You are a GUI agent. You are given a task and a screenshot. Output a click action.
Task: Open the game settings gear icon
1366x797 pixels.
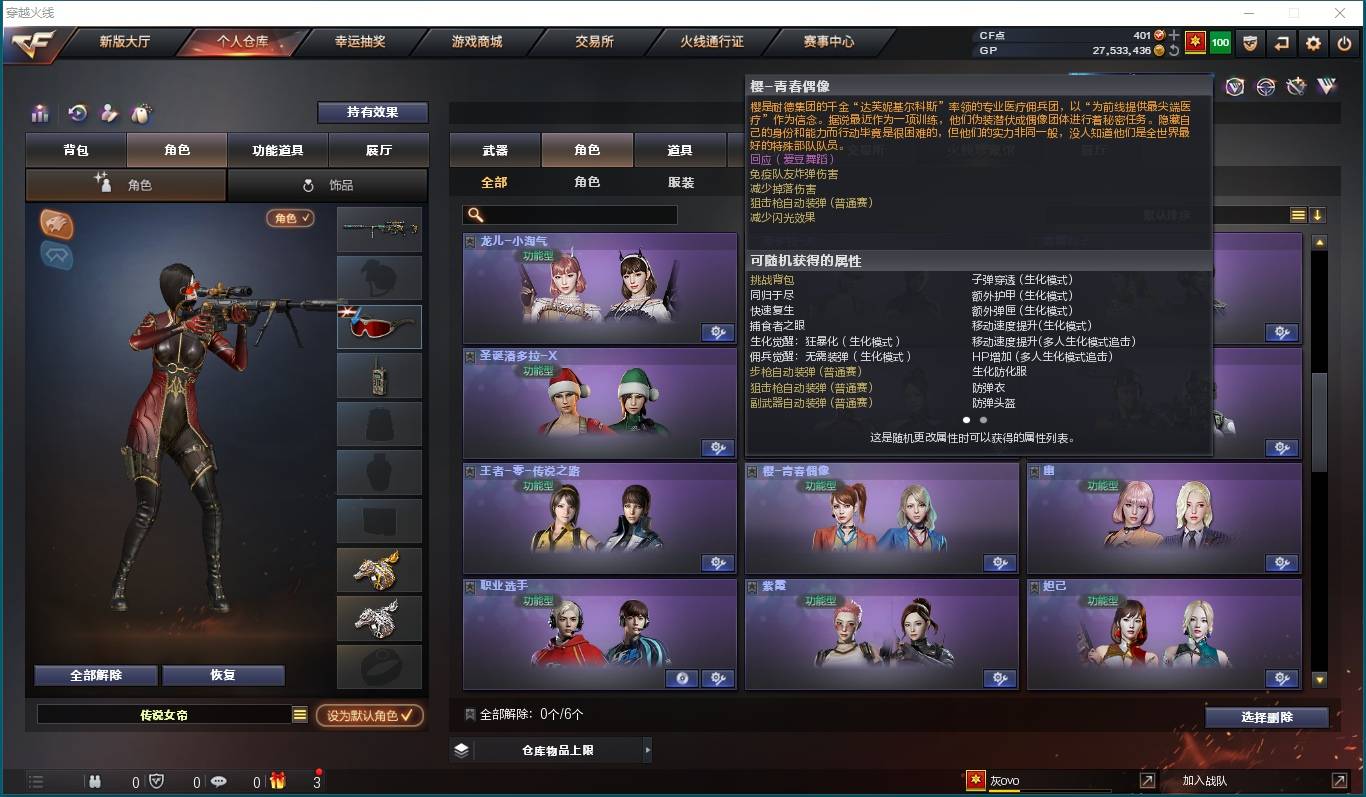click(1312, 43)
